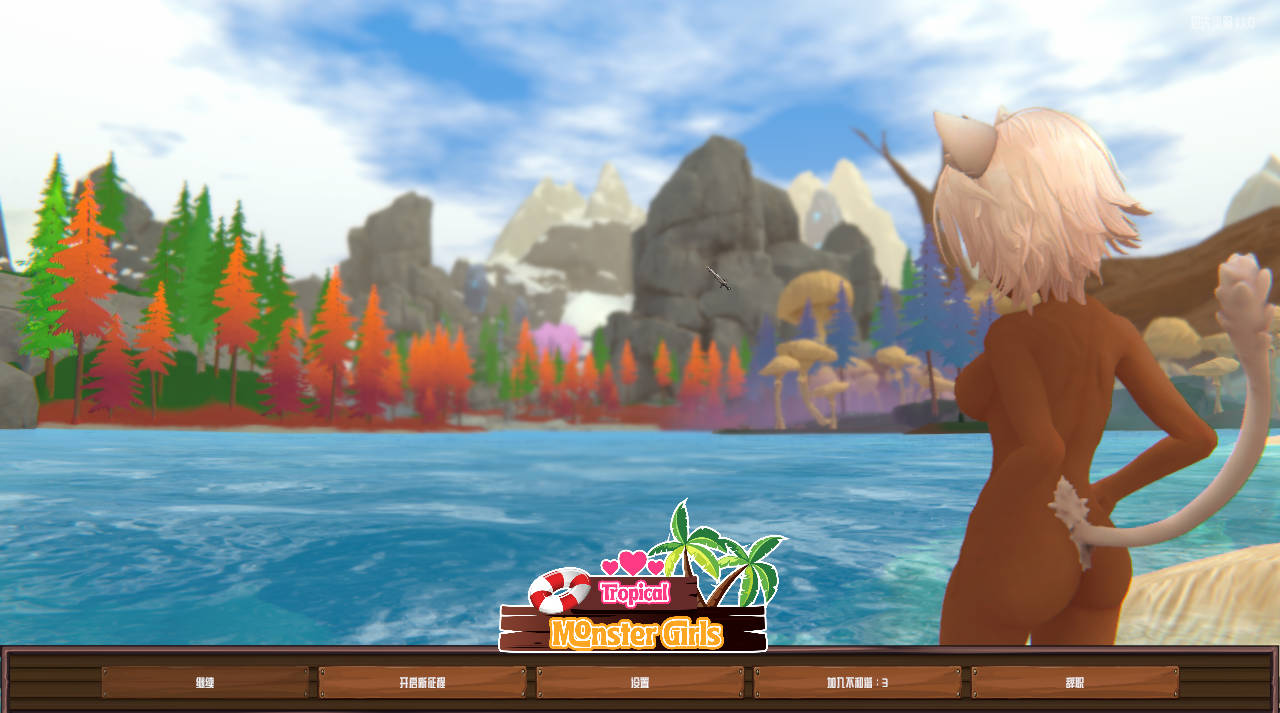Start a new journey with 开启新征程
Image resolution: width=1280 pixels, height=713 pixels.
pos(422,683)
